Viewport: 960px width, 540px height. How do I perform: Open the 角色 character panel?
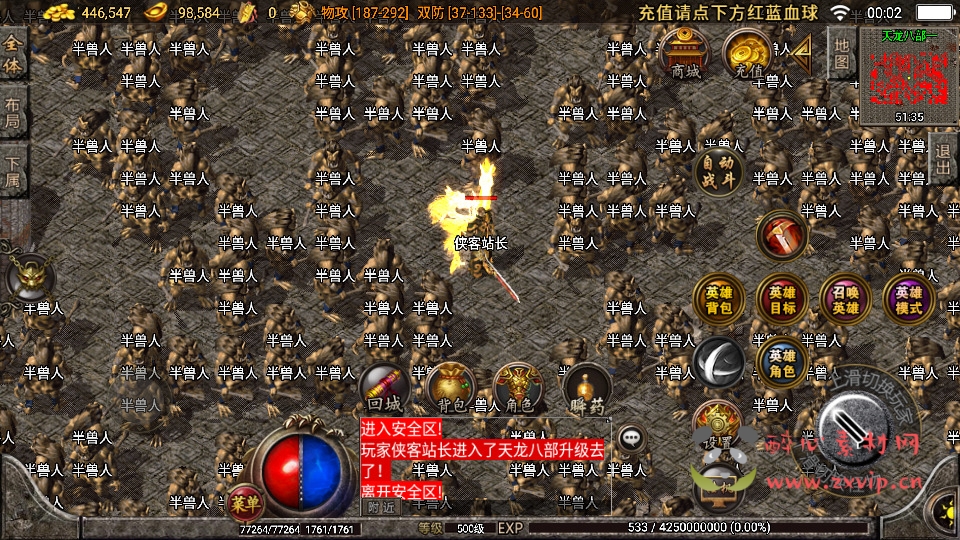519,388
